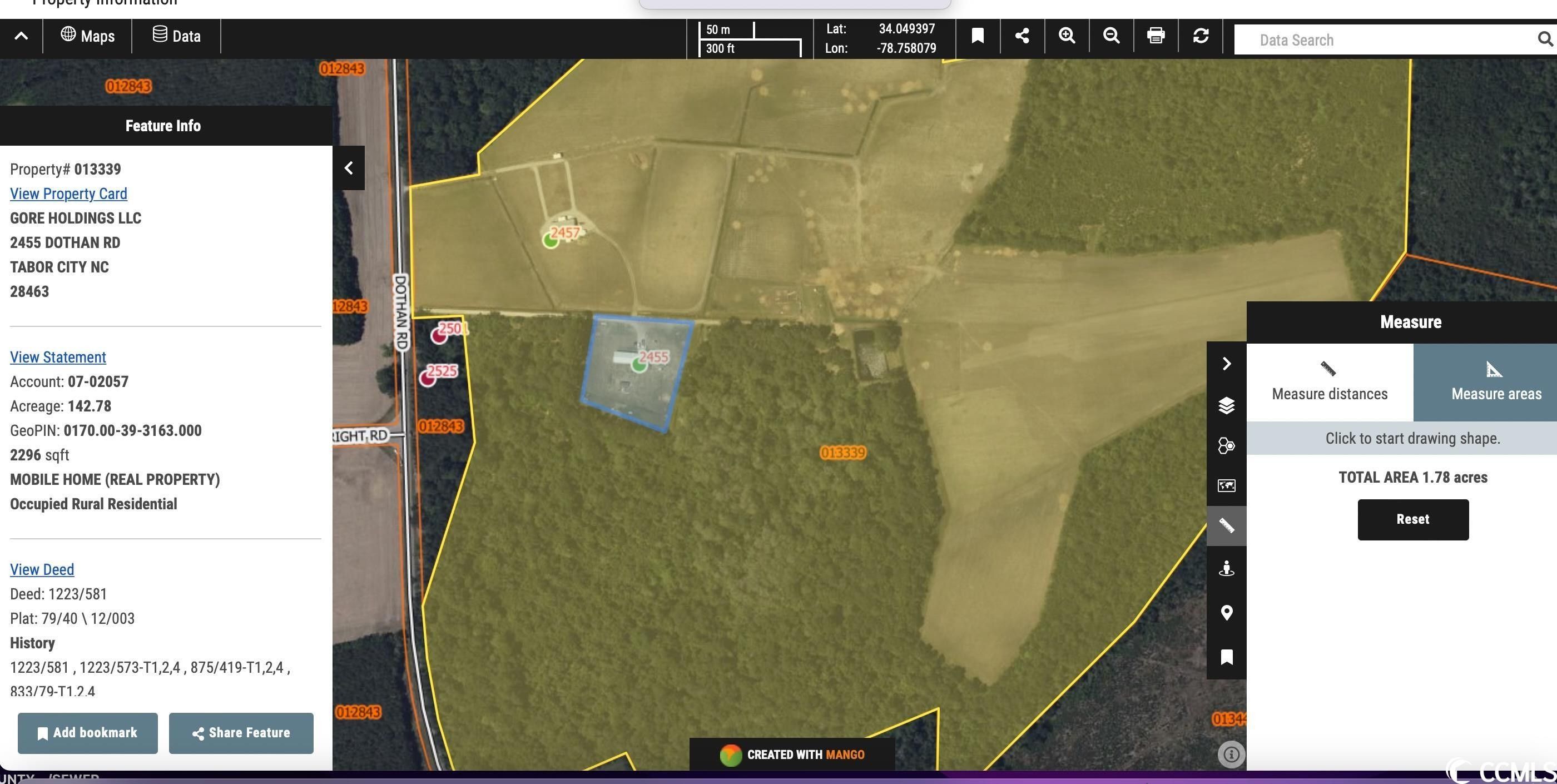Select the location pin tool
This screenshot has height=784, width=1557.
tap(1226, 612)
